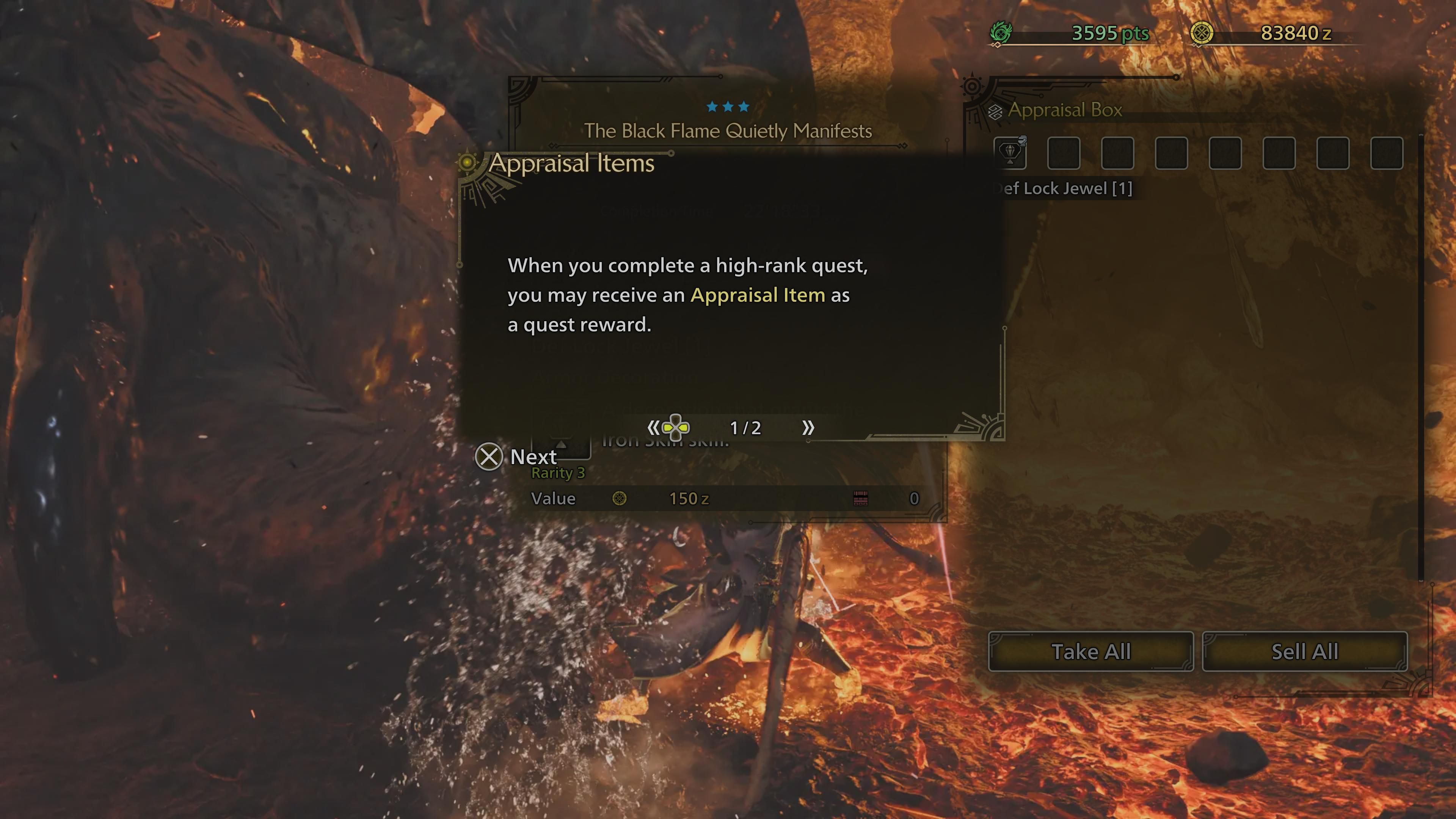Click the left double-chevron to go back a page
This screenshot has height=819, width=1456.
654,428
